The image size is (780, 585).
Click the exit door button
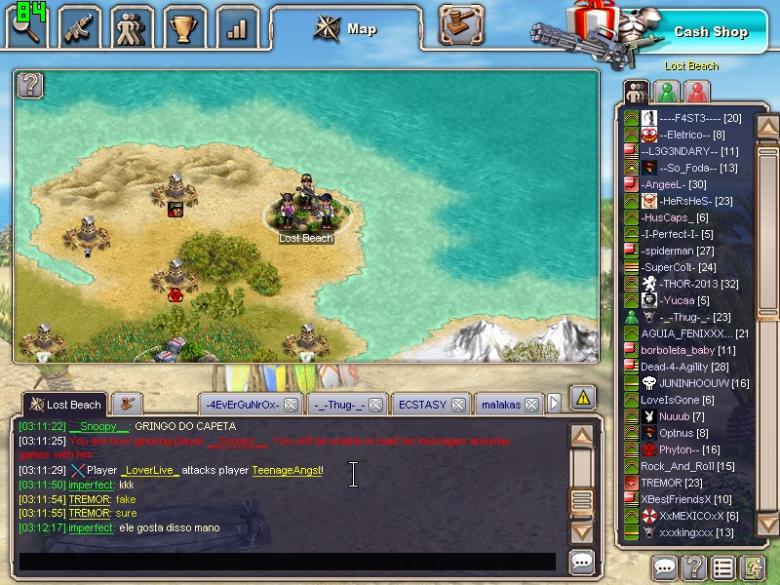click(x=753, y=569)
